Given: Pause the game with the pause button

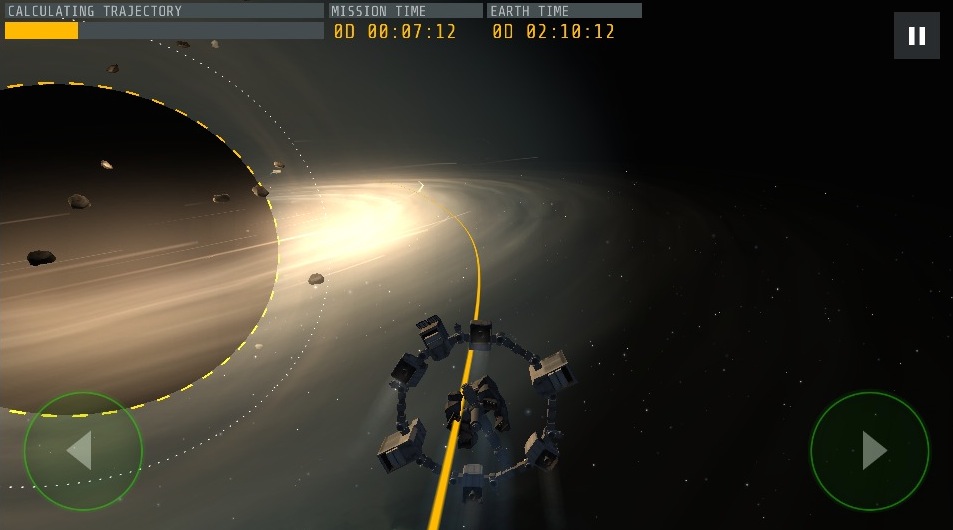Looking at the screenshot, I should pyautogui.click(x=916, y=36).
